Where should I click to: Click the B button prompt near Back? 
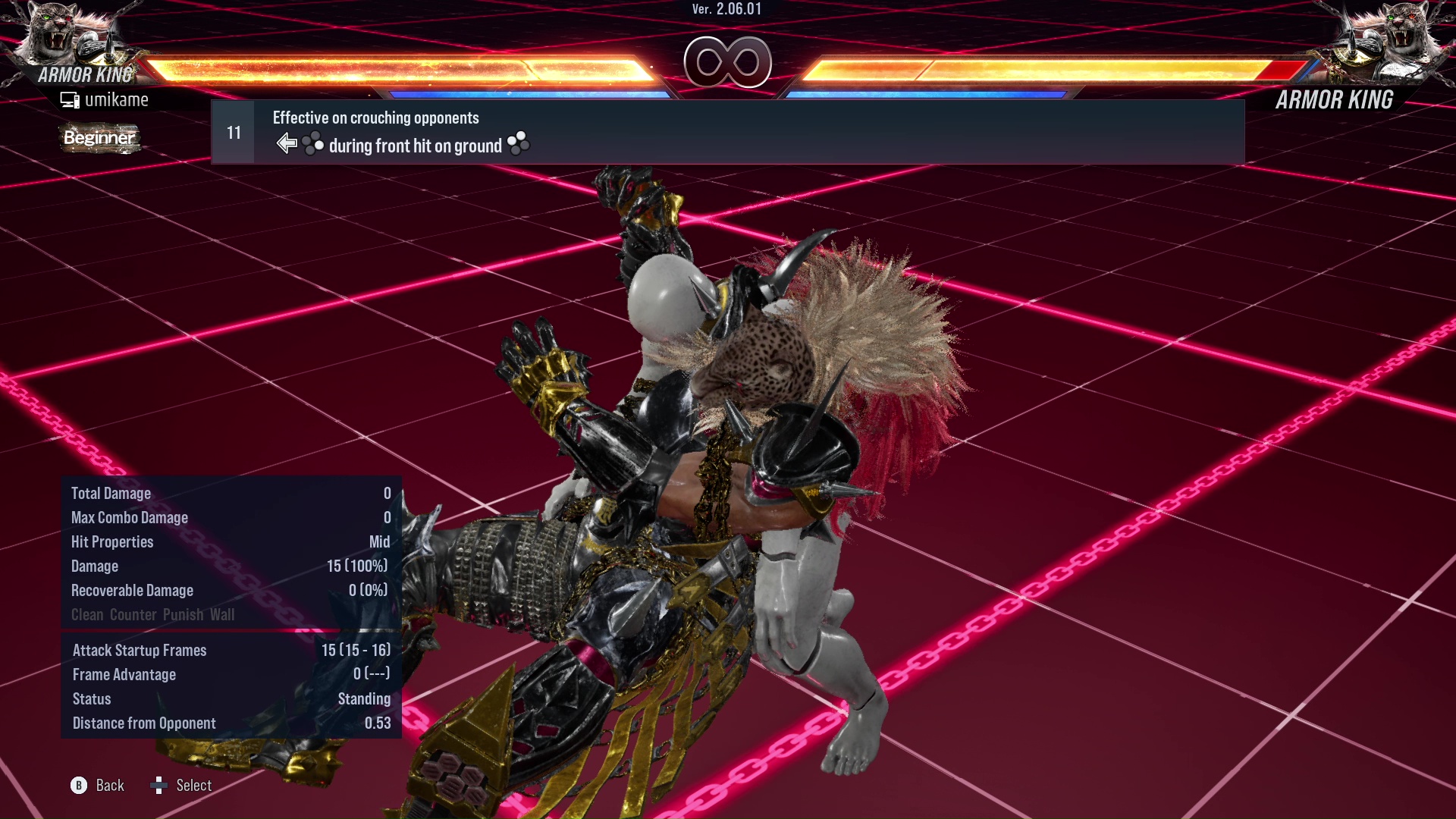tap(78, 786)
